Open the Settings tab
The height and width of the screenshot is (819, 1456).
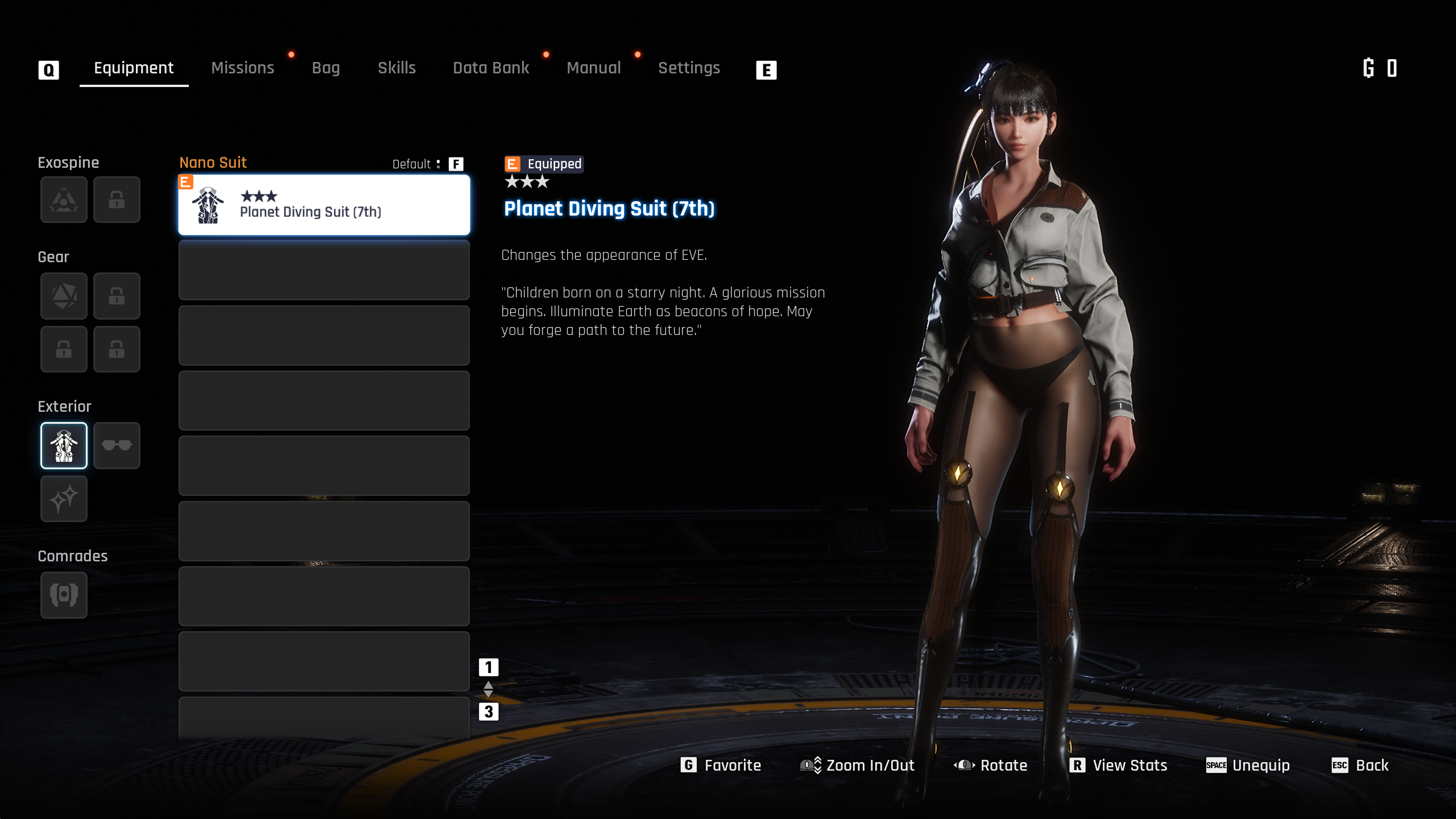coord(689,68)
